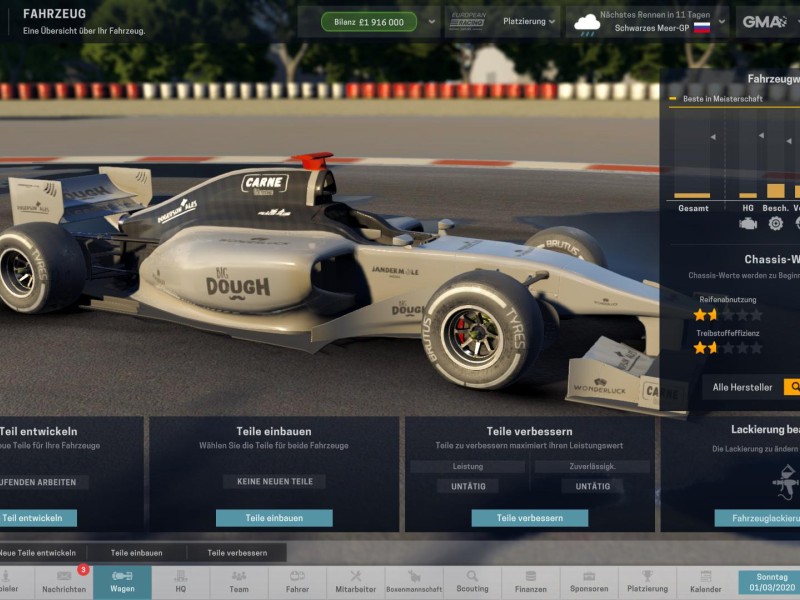Click the blue Teile verbessern button
The width and height of the screenshot is (800, 600).
click(x=529, y=518)
